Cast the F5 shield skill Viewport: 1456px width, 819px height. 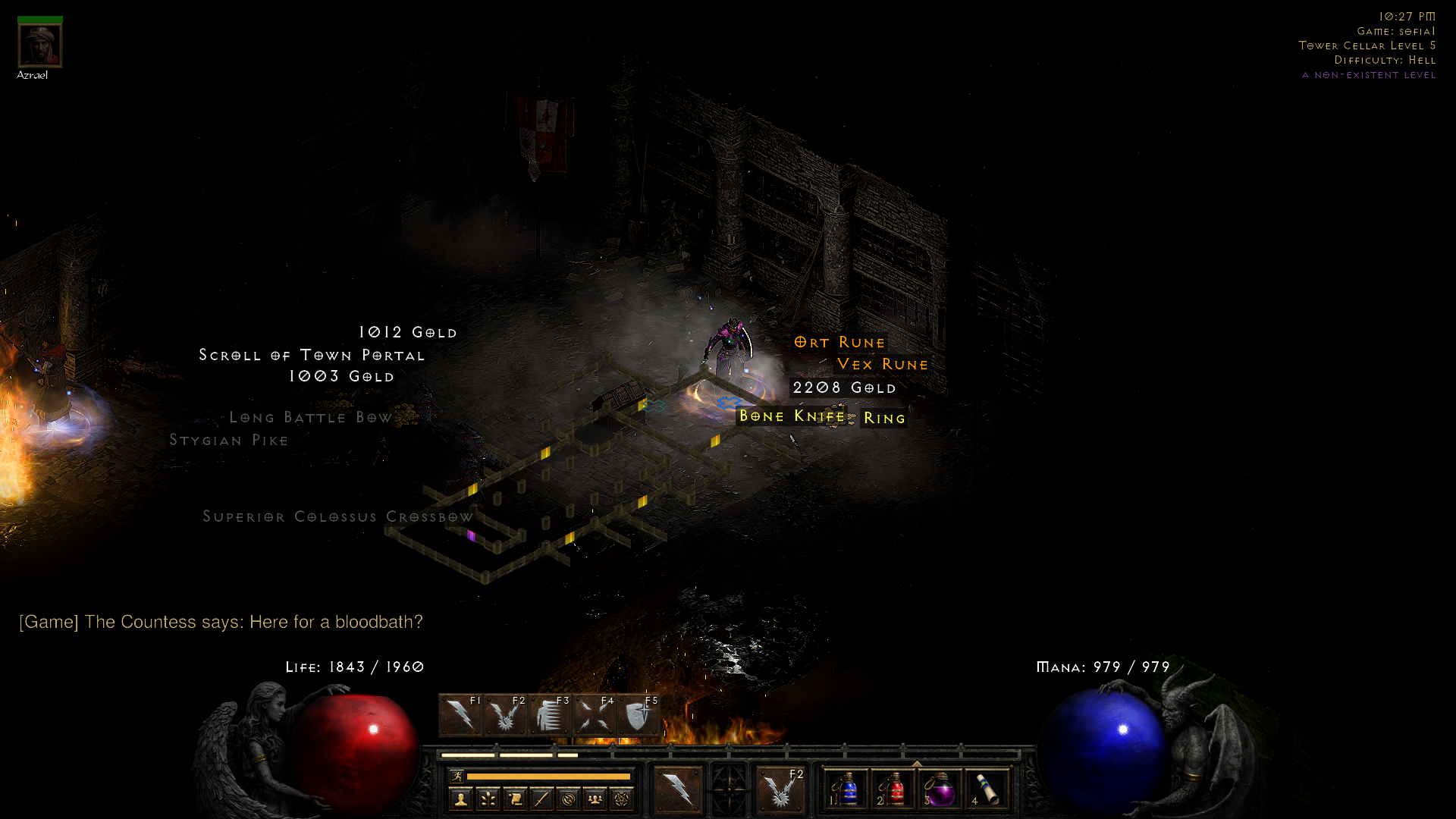pos(638,715)
